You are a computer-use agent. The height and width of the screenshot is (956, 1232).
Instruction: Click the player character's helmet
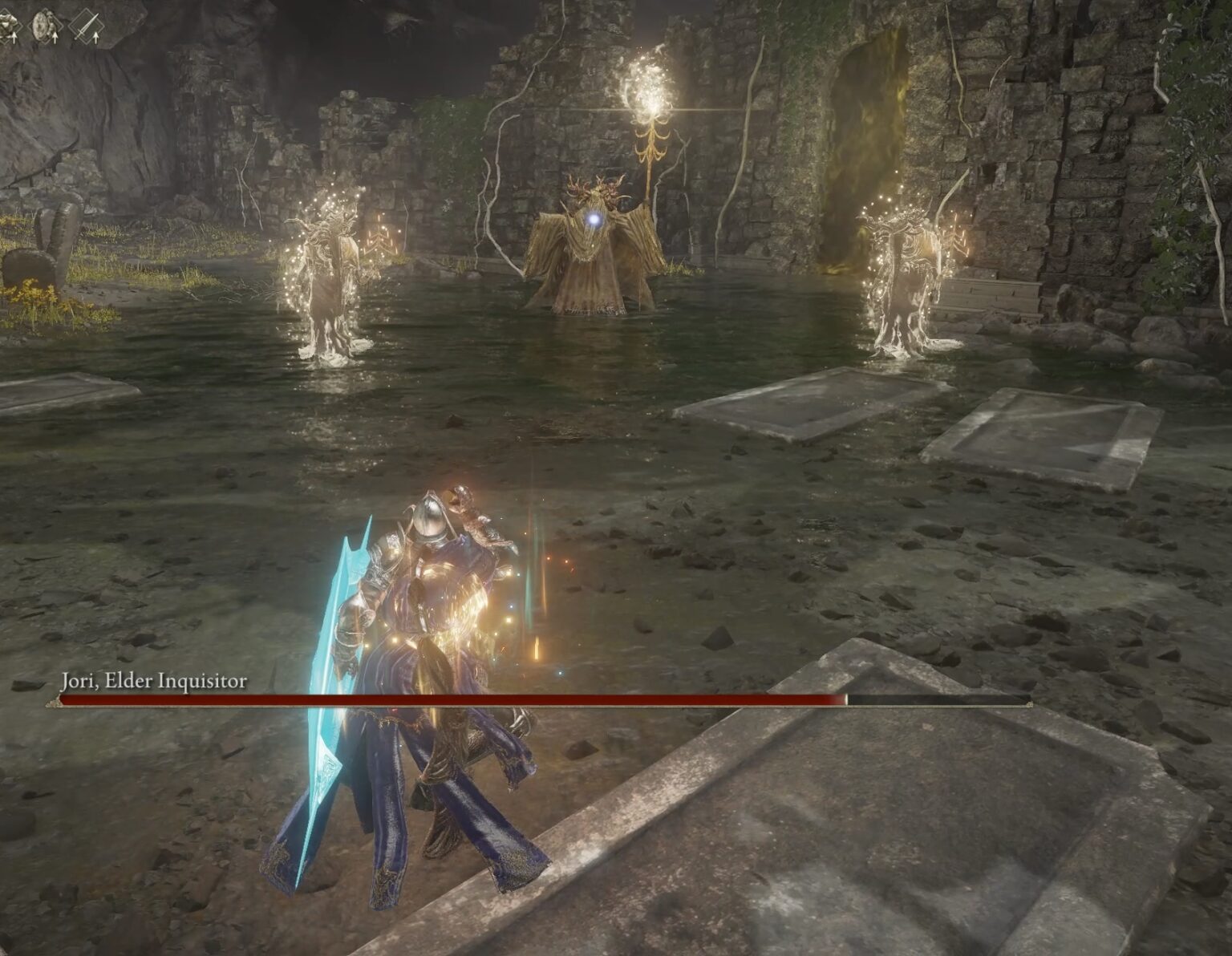point(429,517)
